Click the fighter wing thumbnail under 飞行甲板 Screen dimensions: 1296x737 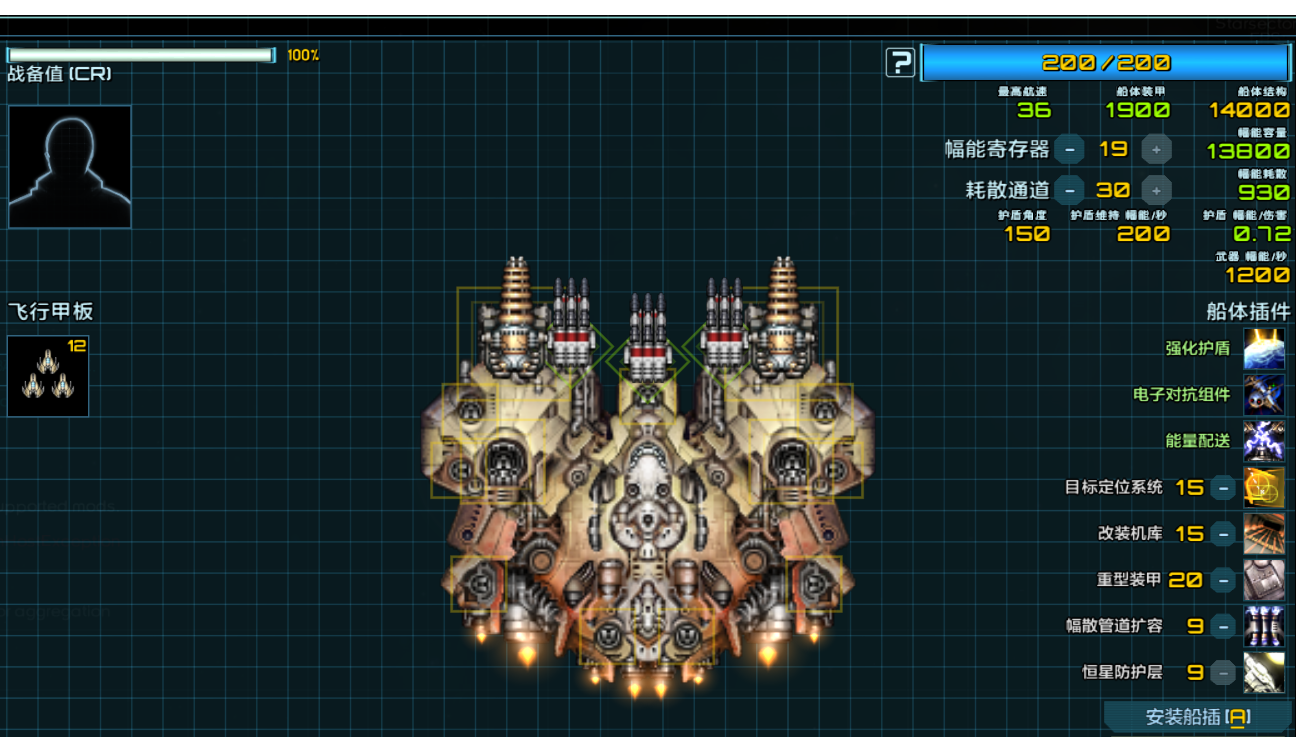pyautogui.click(x=47, y=375)
